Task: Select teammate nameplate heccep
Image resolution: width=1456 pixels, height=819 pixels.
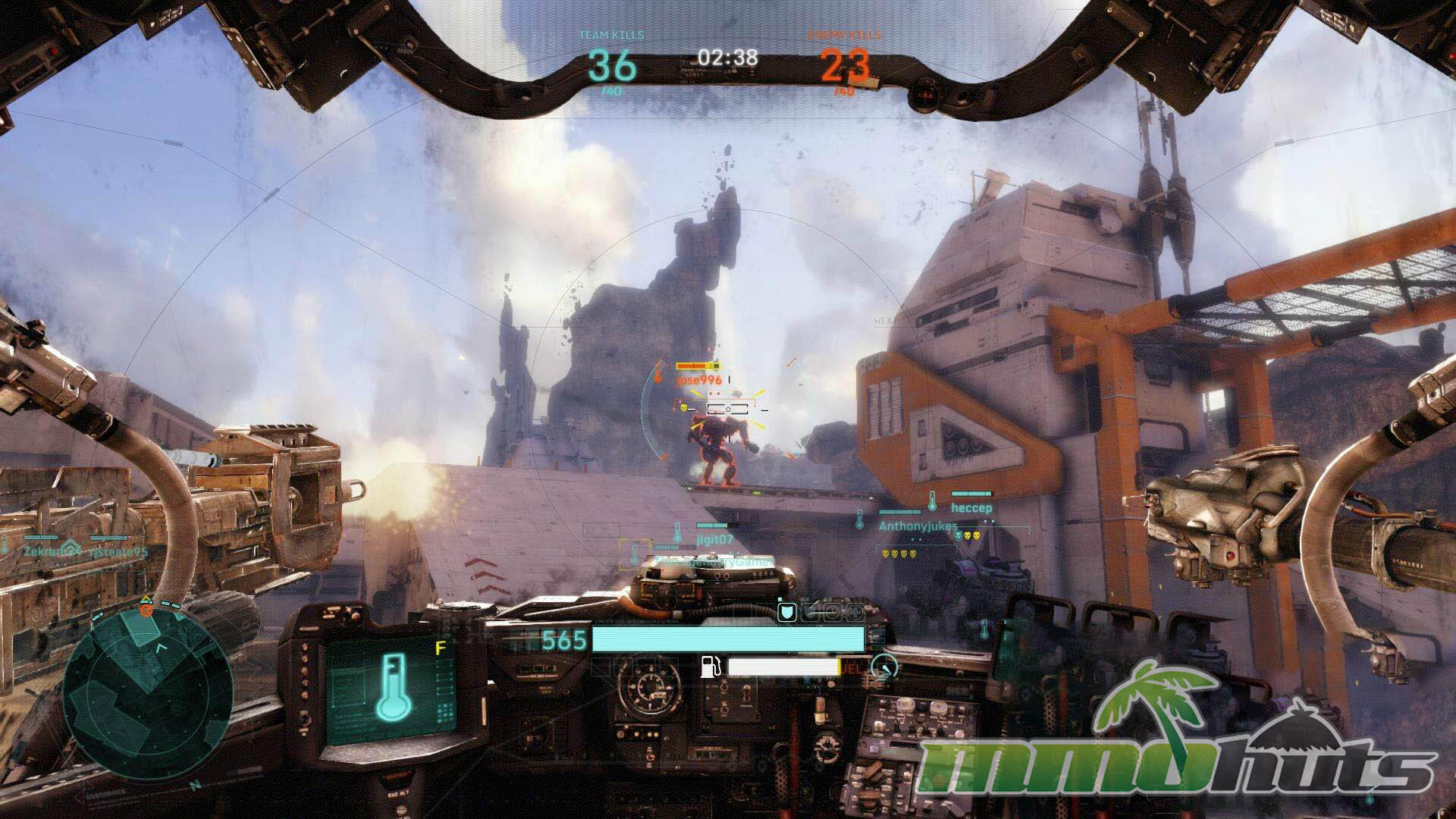Action: (x=971, y=507)
